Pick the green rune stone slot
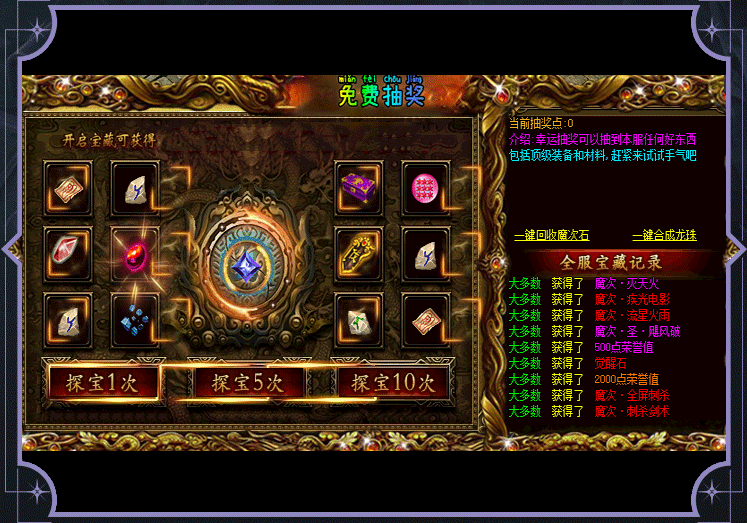 pyautogui.click(x=359, y=319)
